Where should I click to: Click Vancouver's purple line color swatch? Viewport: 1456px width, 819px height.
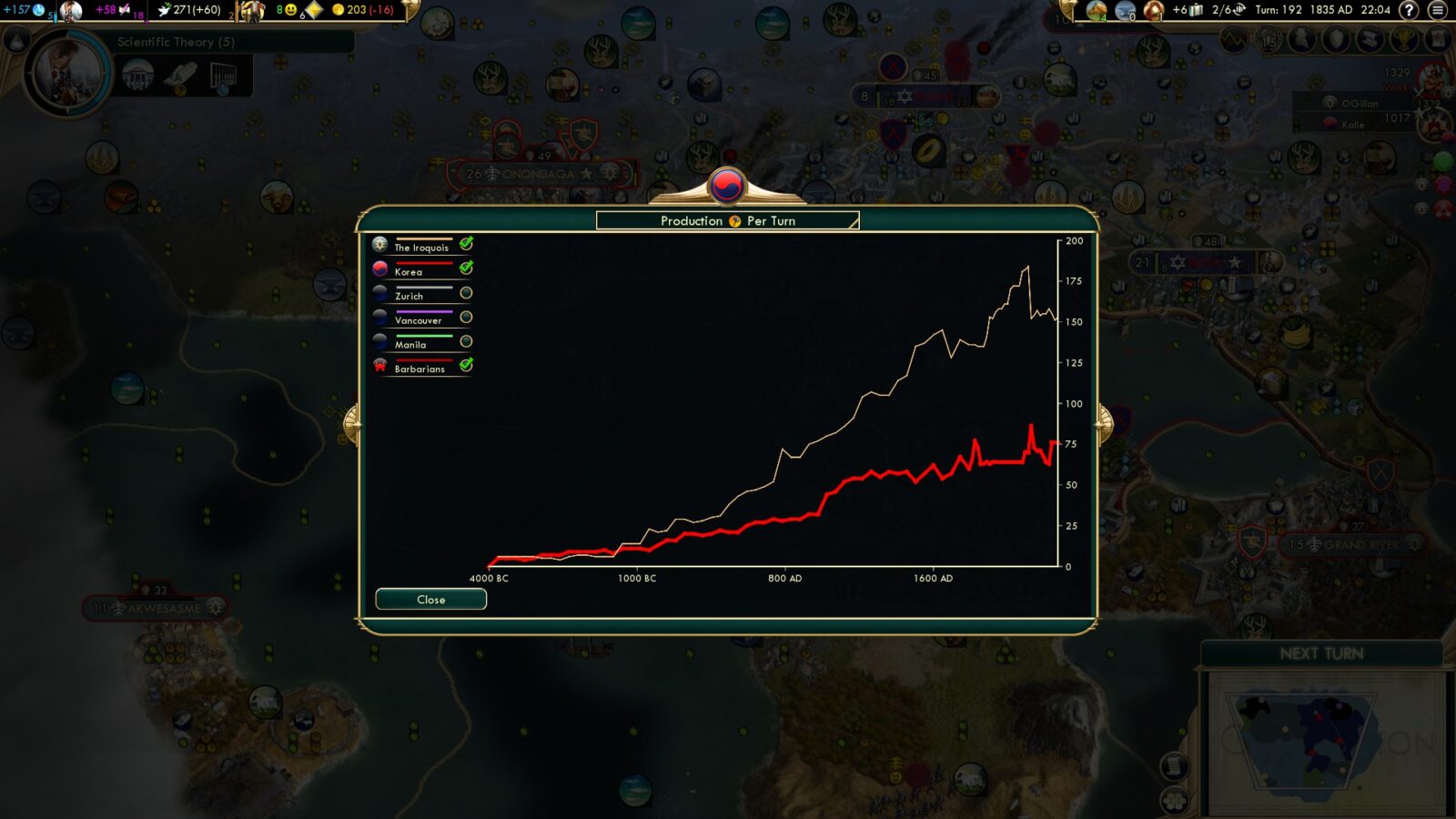coord(425,312)
